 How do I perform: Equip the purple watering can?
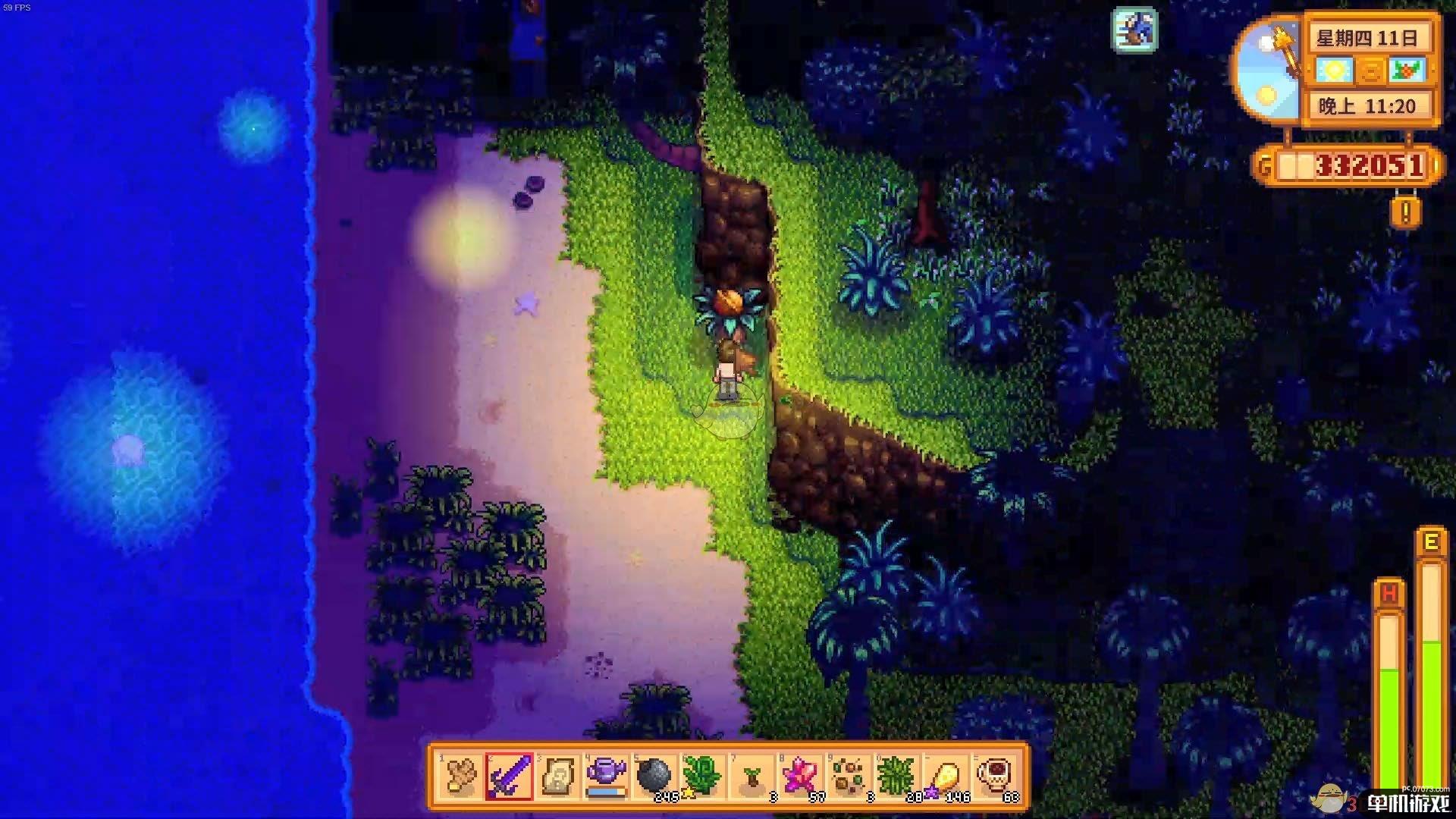tap(607, 777)
